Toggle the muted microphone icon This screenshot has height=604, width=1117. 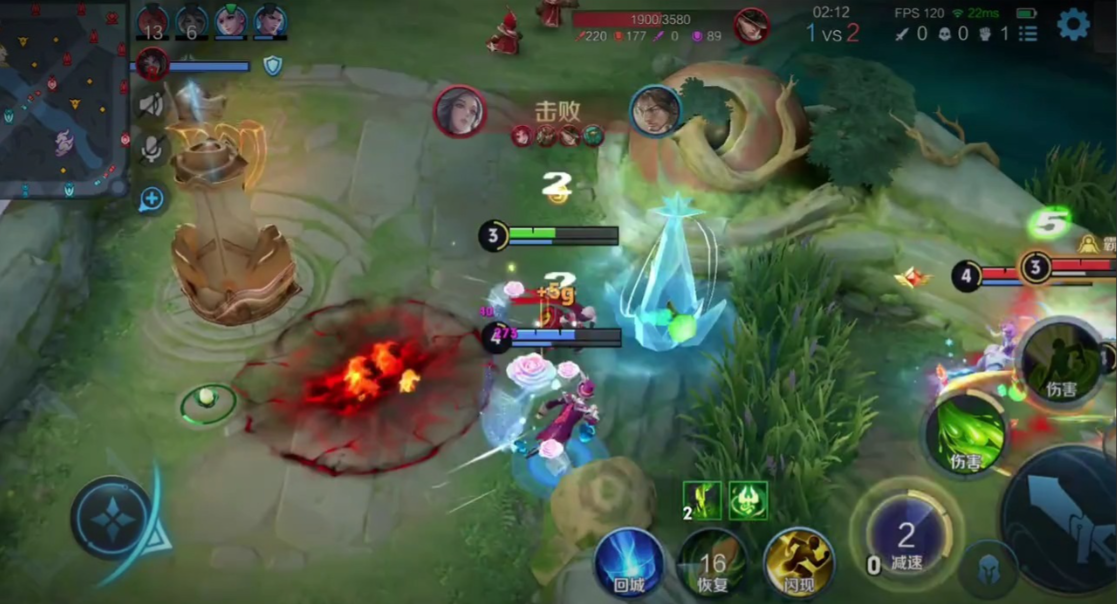(x=152, y=150)
